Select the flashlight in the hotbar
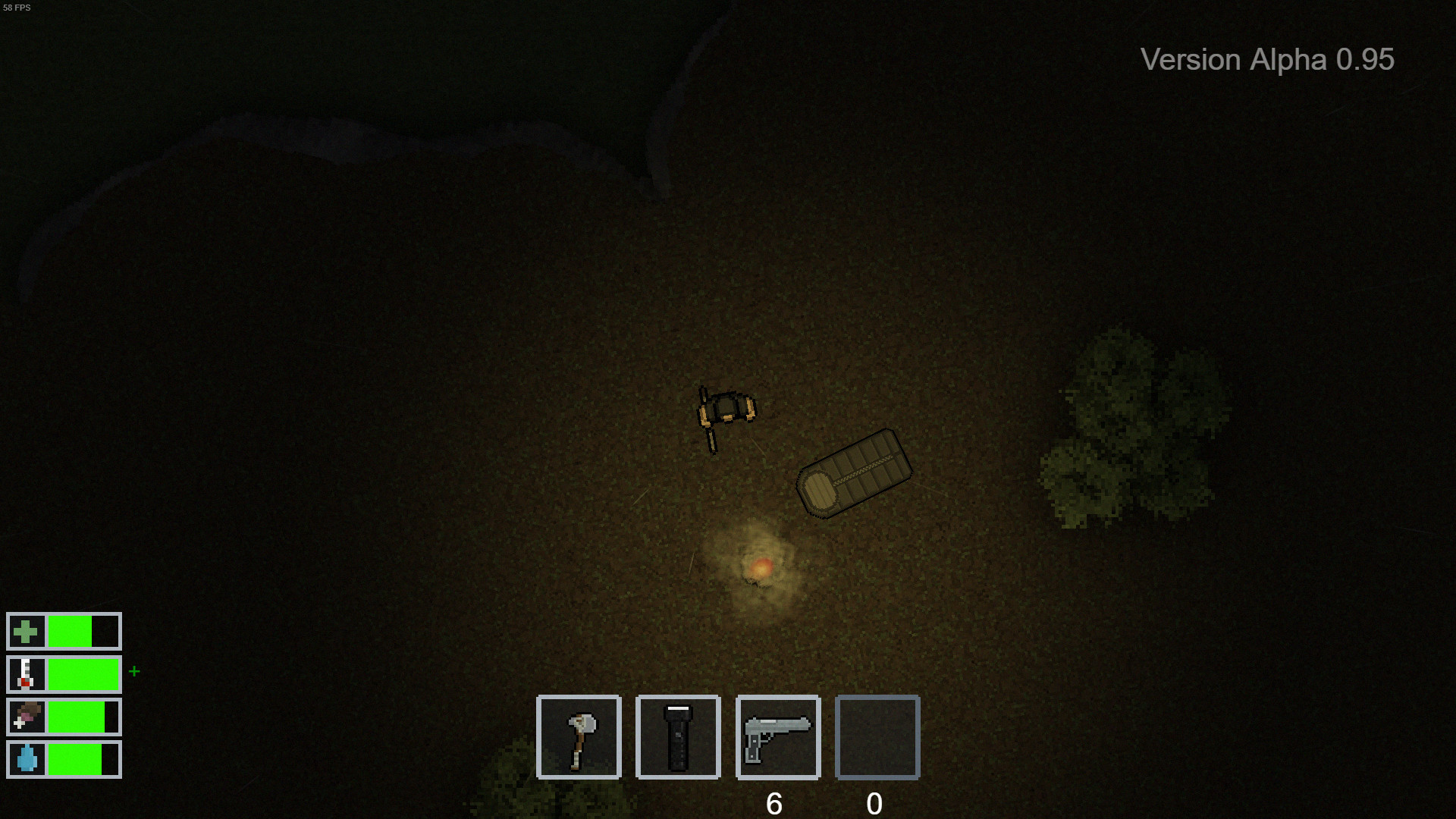Screen dimensions: 1456x819 (x=677, y=736)
